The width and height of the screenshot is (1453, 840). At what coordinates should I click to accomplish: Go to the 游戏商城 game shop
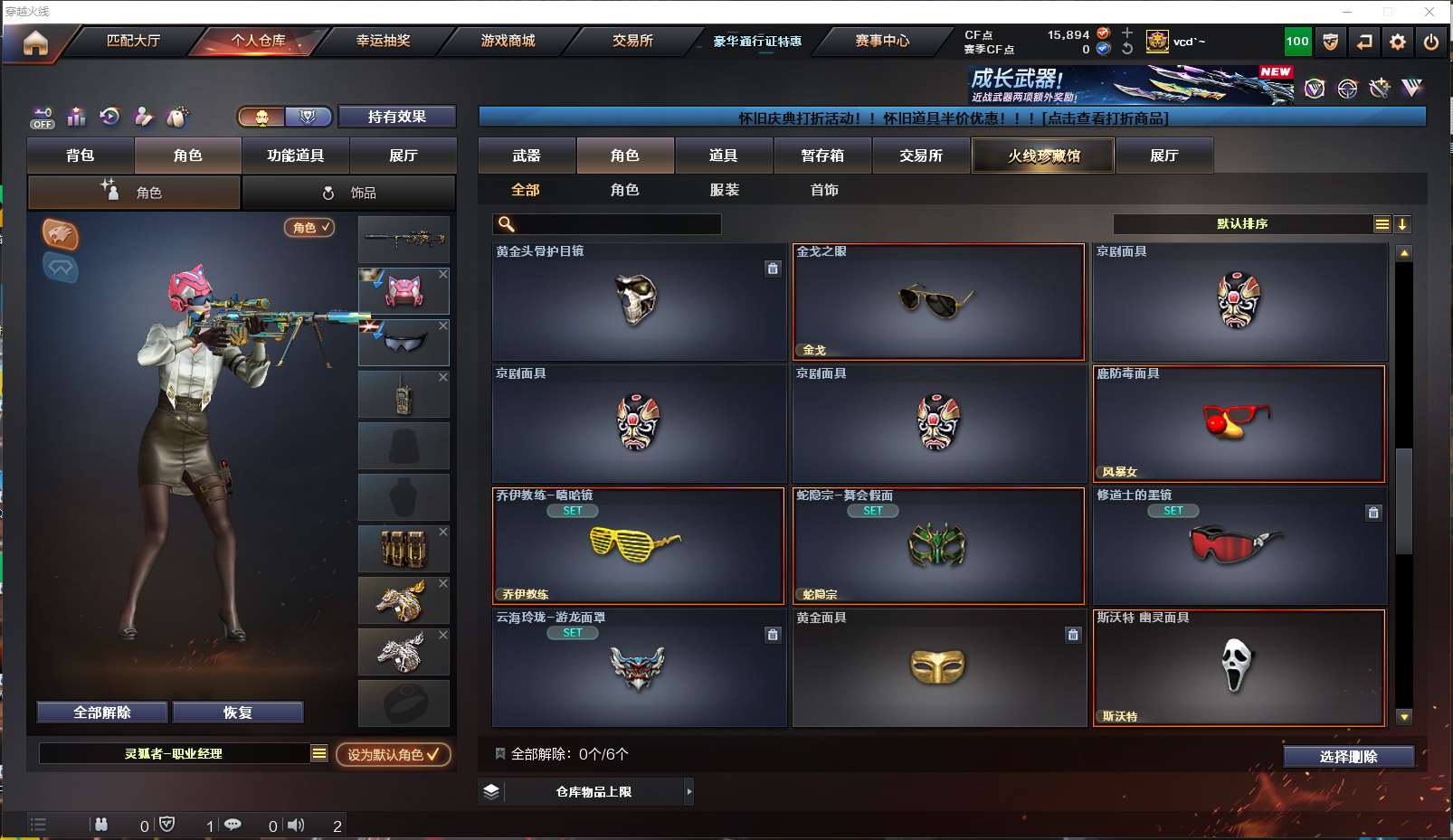pos(508,41)
